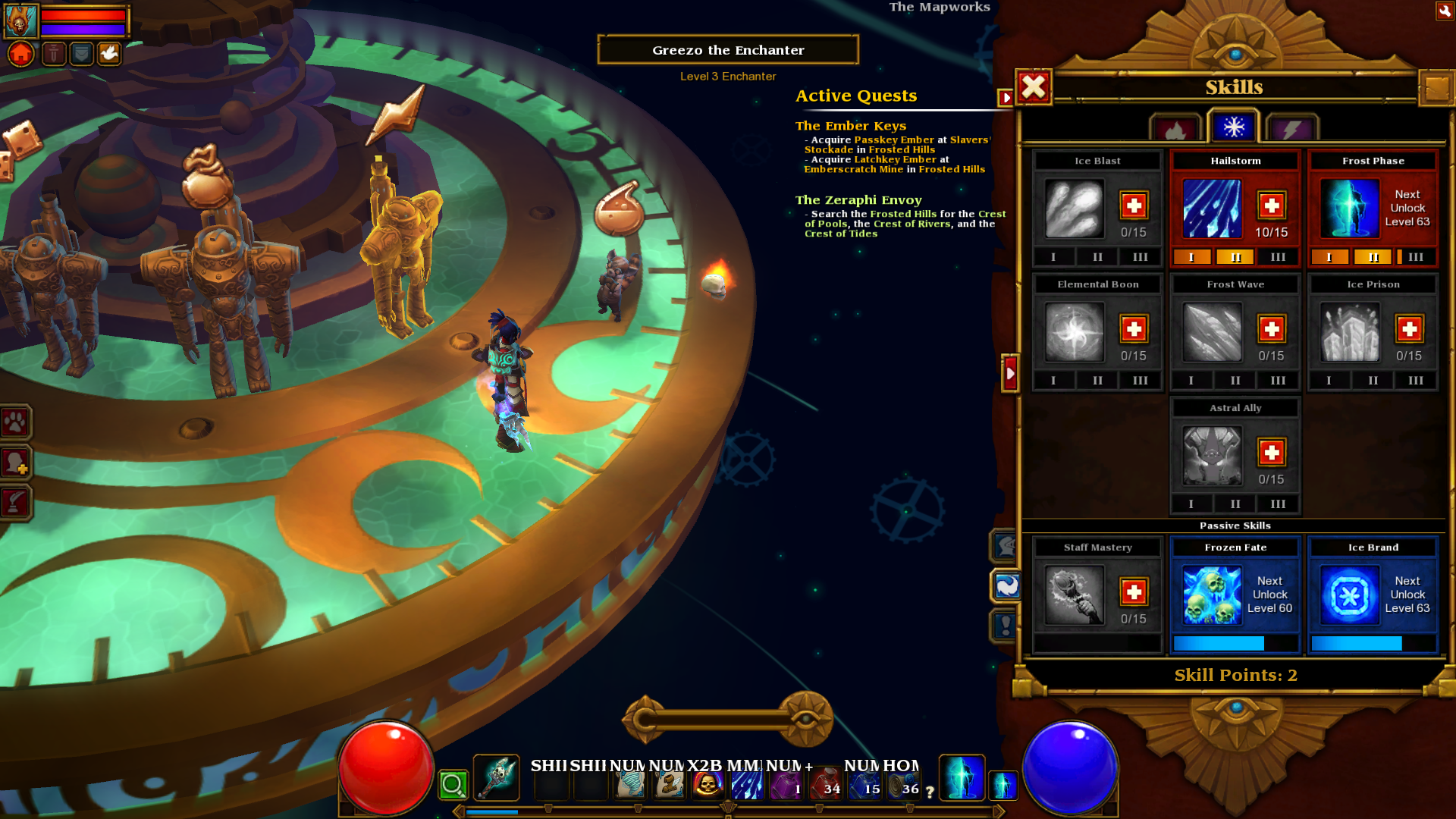Open the pet panel paw button
This screenshot has width=1456, height=819.
coord(15,422)
